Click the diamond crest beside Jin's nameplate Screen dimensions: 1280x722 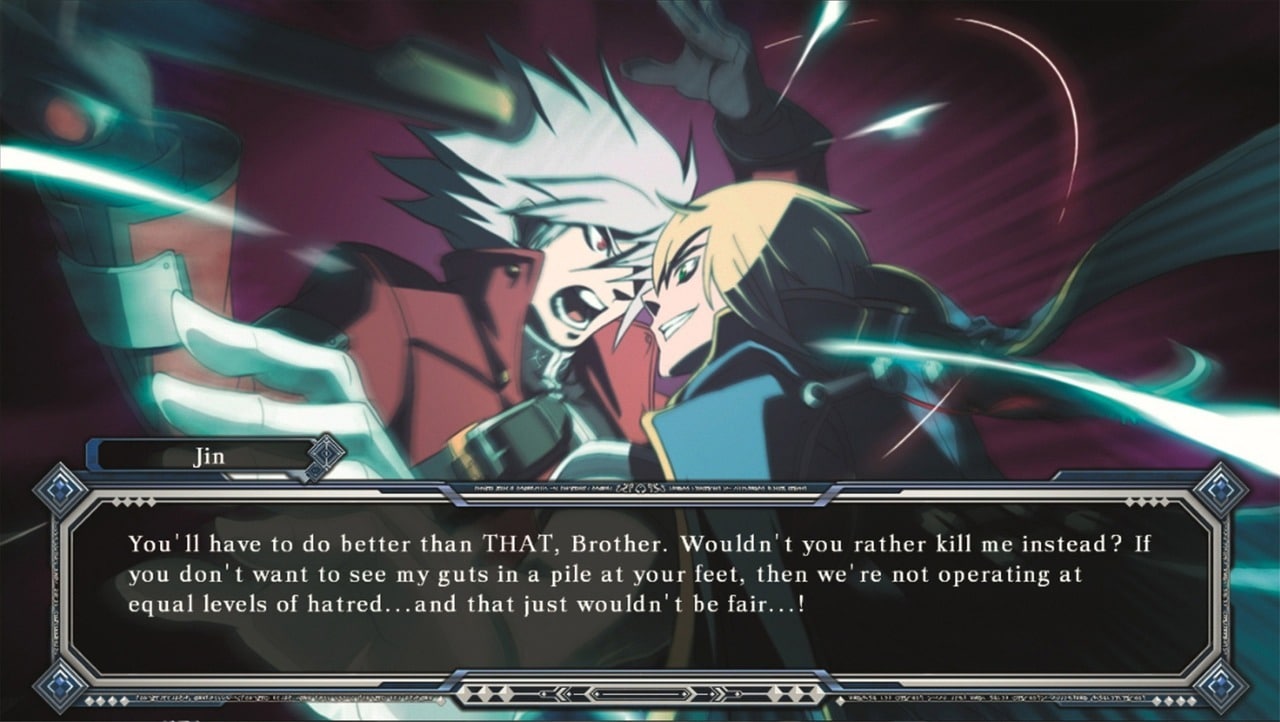click(324, 455)
